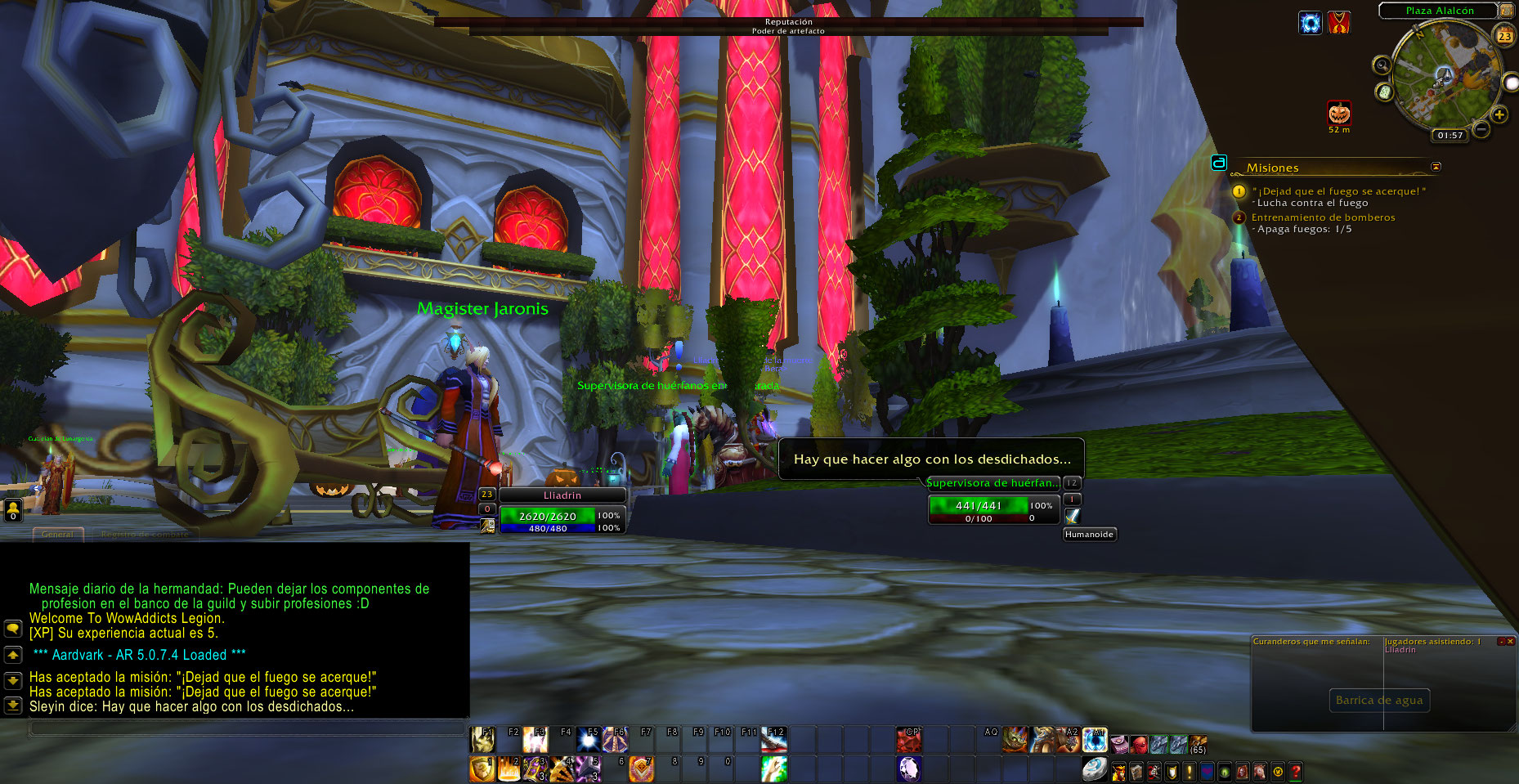Viewport: 1519px width, 784px height.
Task: Open the red question mark help button
Action: click(x=1295, y=771)
